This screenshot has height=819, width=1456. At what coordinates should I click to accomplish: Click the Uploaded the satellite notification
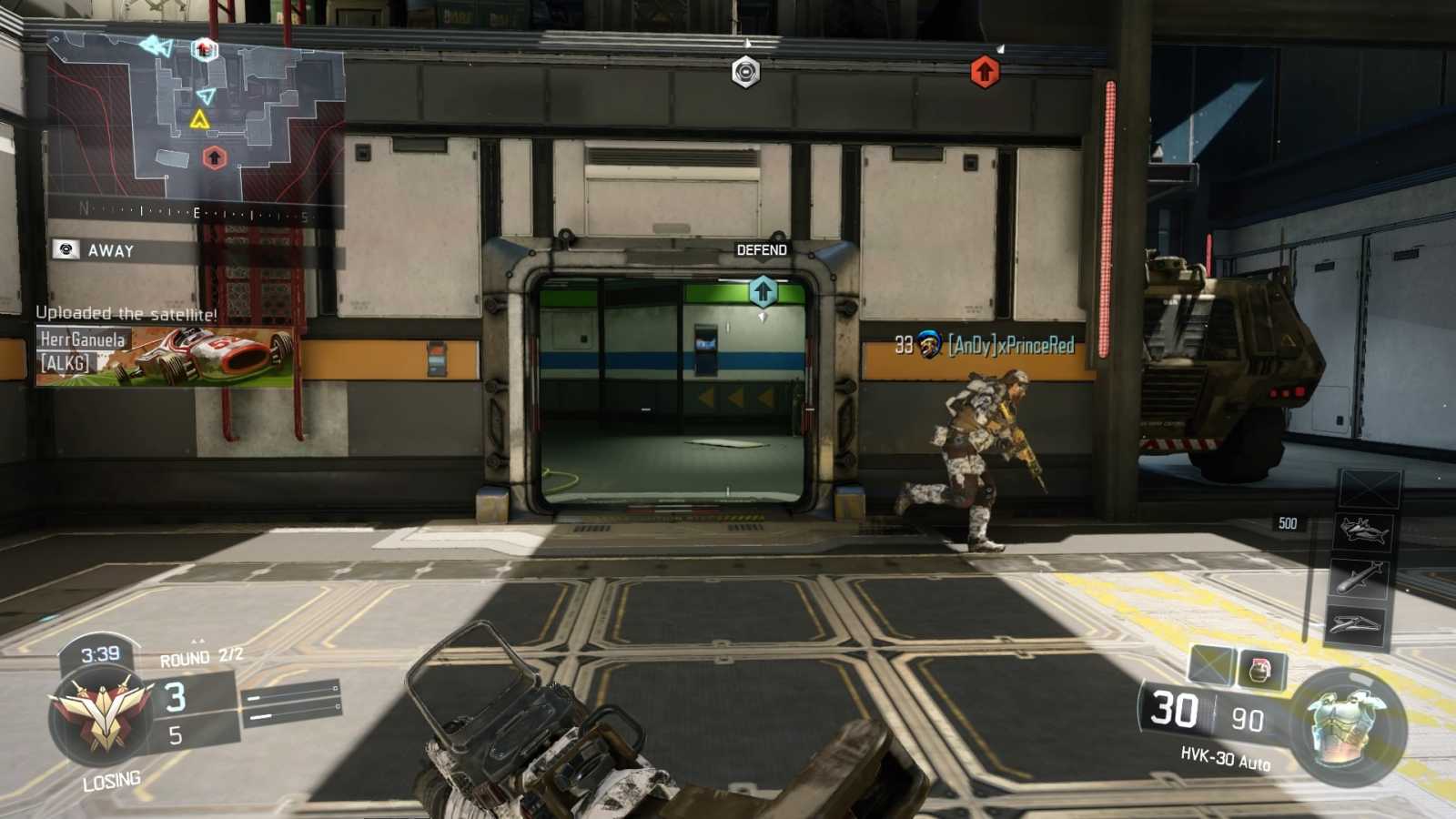click(x=127, y=314)
